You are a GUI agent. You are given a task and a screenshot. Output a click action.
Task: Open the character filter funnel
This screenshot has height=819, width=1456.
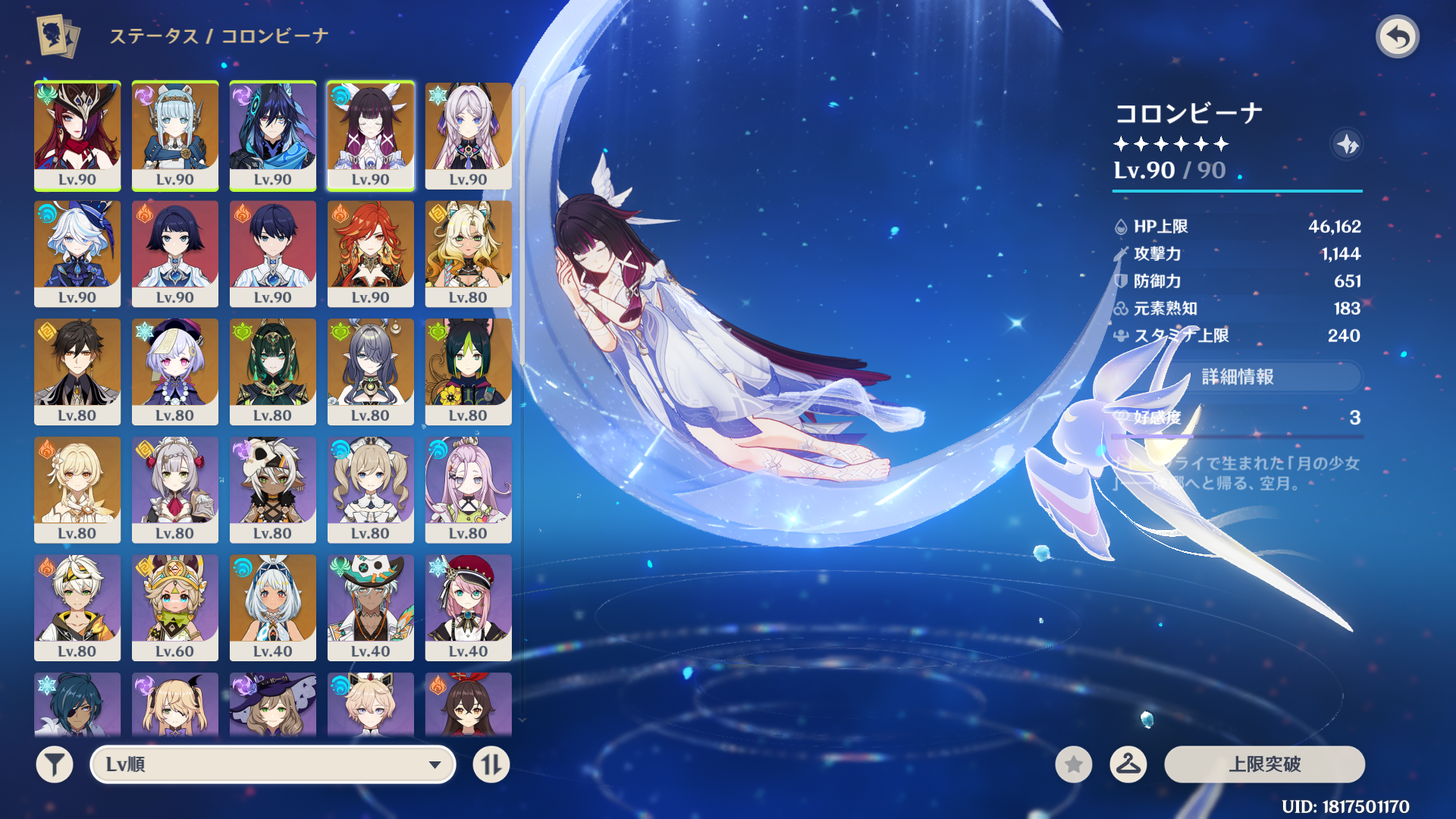point(55,764)
